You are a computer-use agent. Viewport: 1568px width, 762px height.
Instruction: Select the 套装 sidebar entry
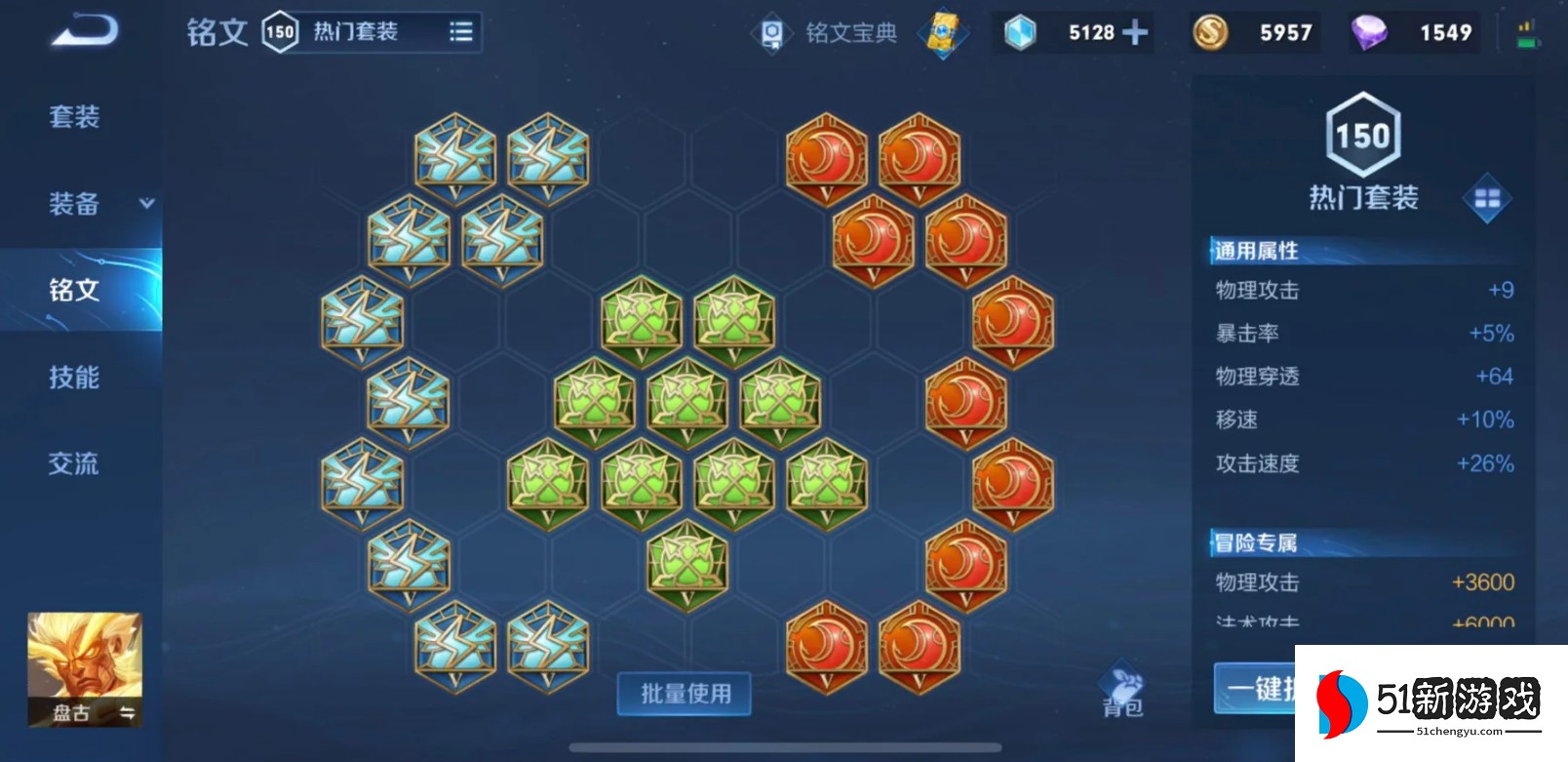click(73, 116)
